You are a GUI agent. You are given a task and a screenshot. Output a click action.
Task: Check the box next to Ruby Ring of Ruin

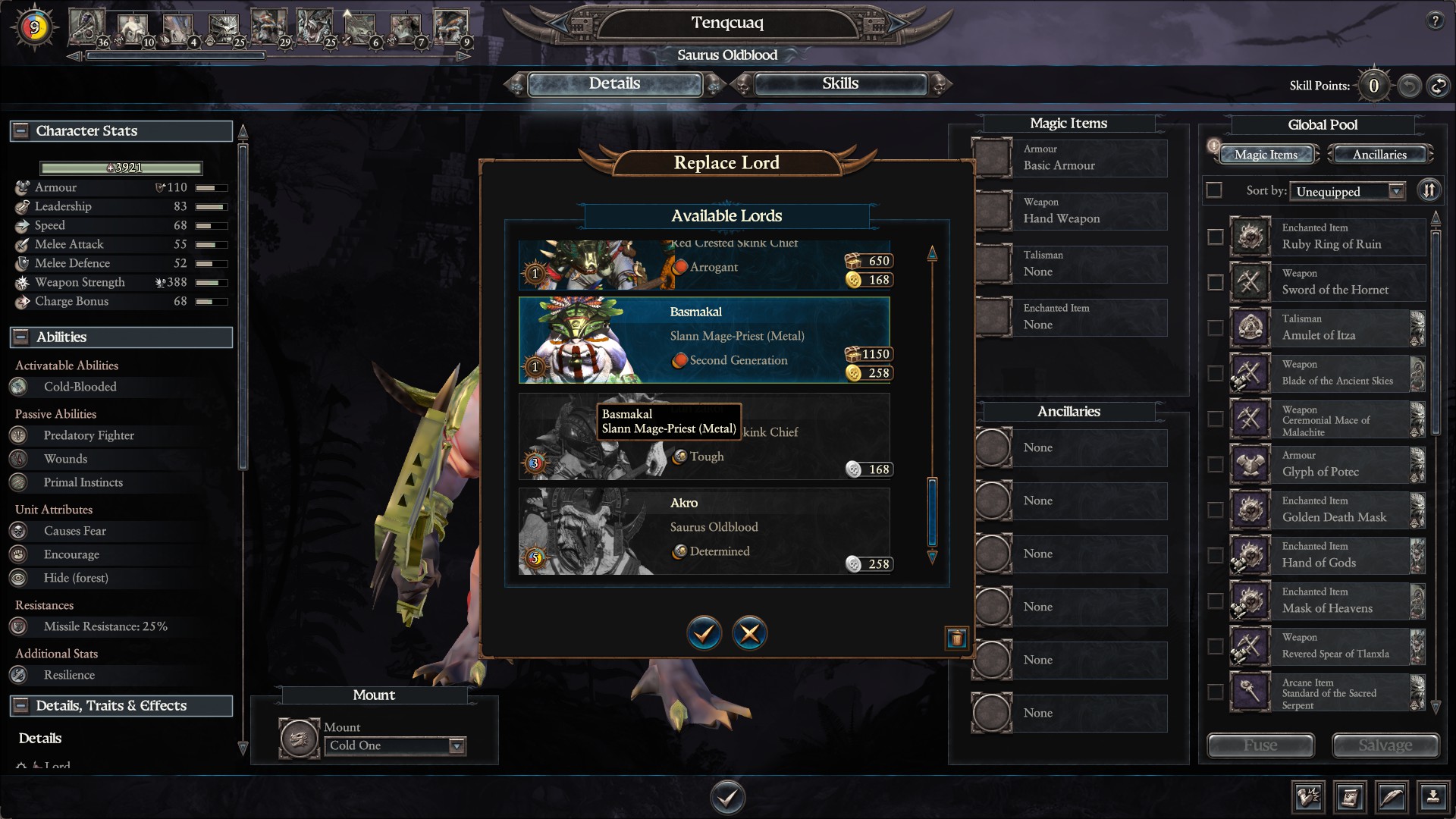1215,237
